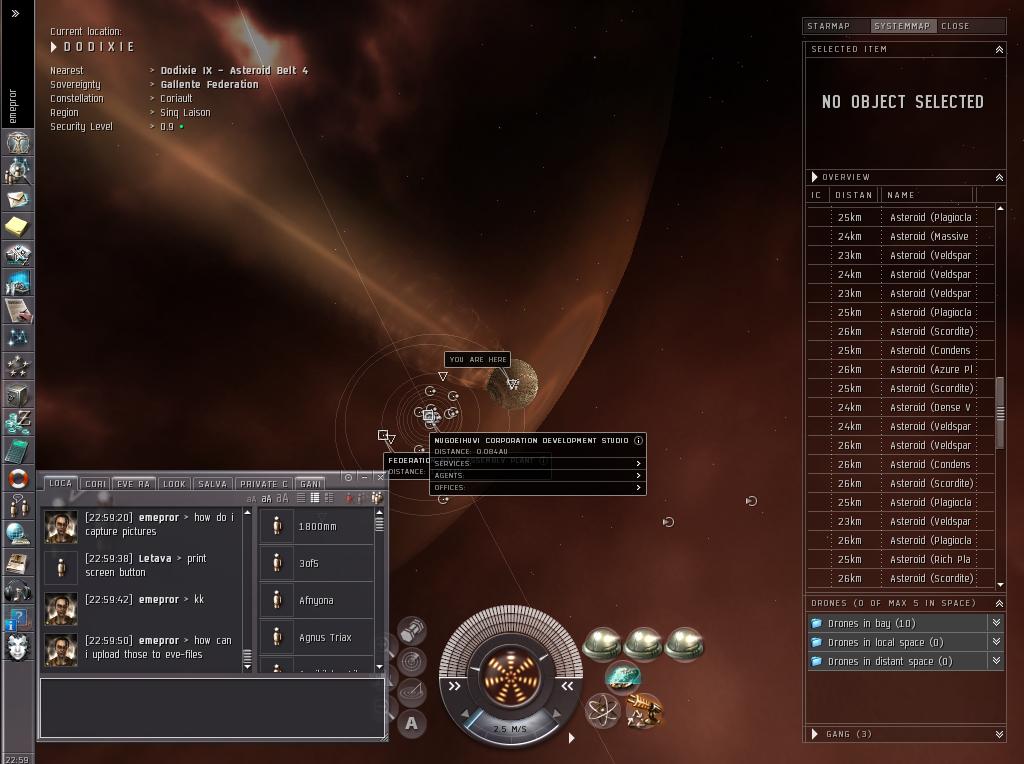1024x764 pixels.
Task: Open the Agents entry in station popup
Action: (538, 476)
